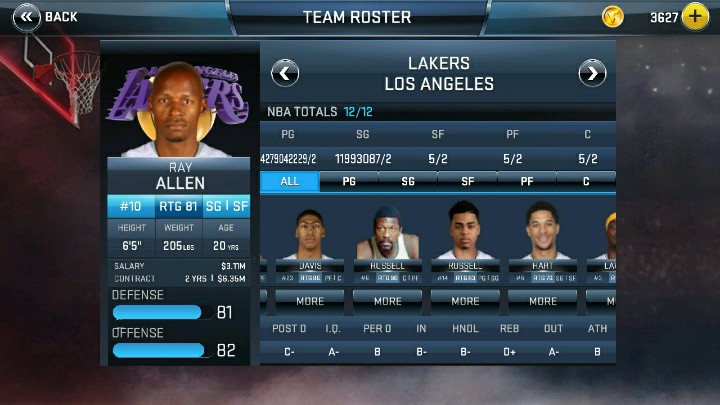Switch to the C position tab
The height and width of the screenshot is (405, 720).
[586, 181]
